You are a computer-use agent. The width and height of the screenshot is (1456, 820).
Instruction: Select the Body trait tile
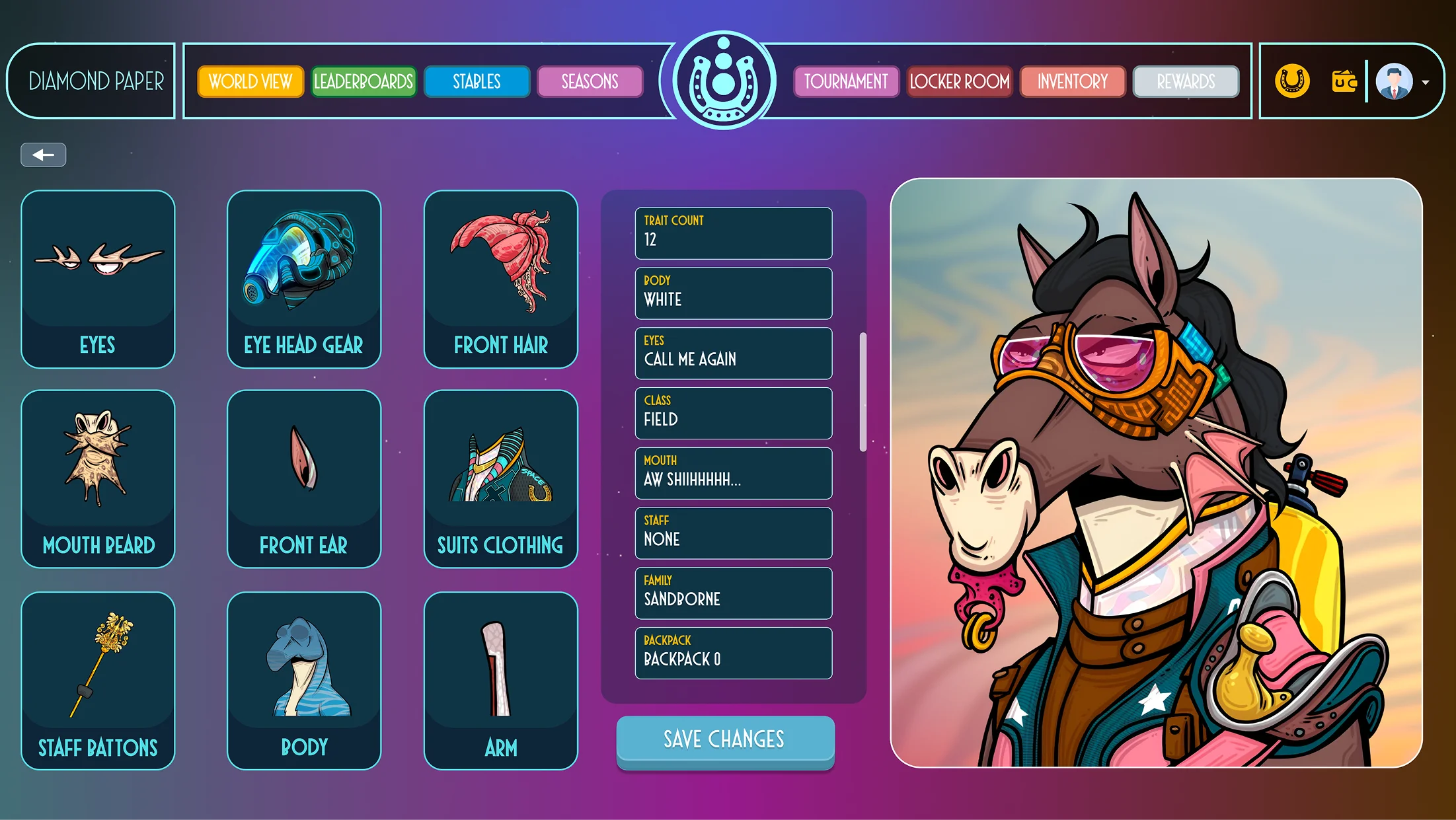303,680
